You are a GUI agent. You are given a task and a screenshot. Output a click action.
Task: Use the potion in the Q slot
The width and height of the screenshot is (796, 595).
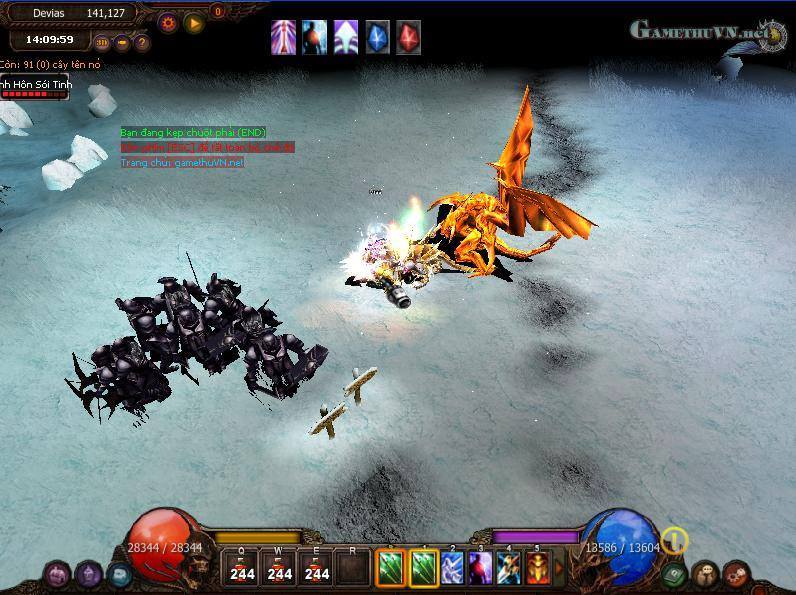240,567
